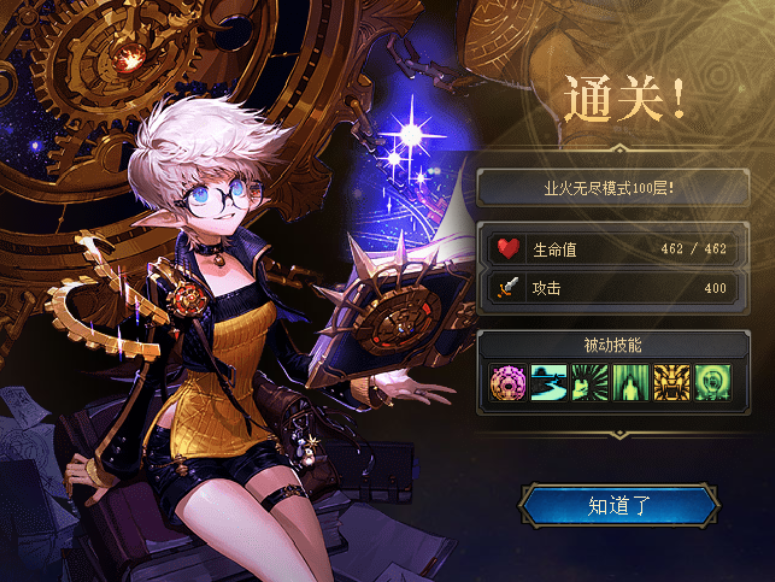
Task: Inspect the green glowing orb passive skill
Action: [x=713, y=383]
